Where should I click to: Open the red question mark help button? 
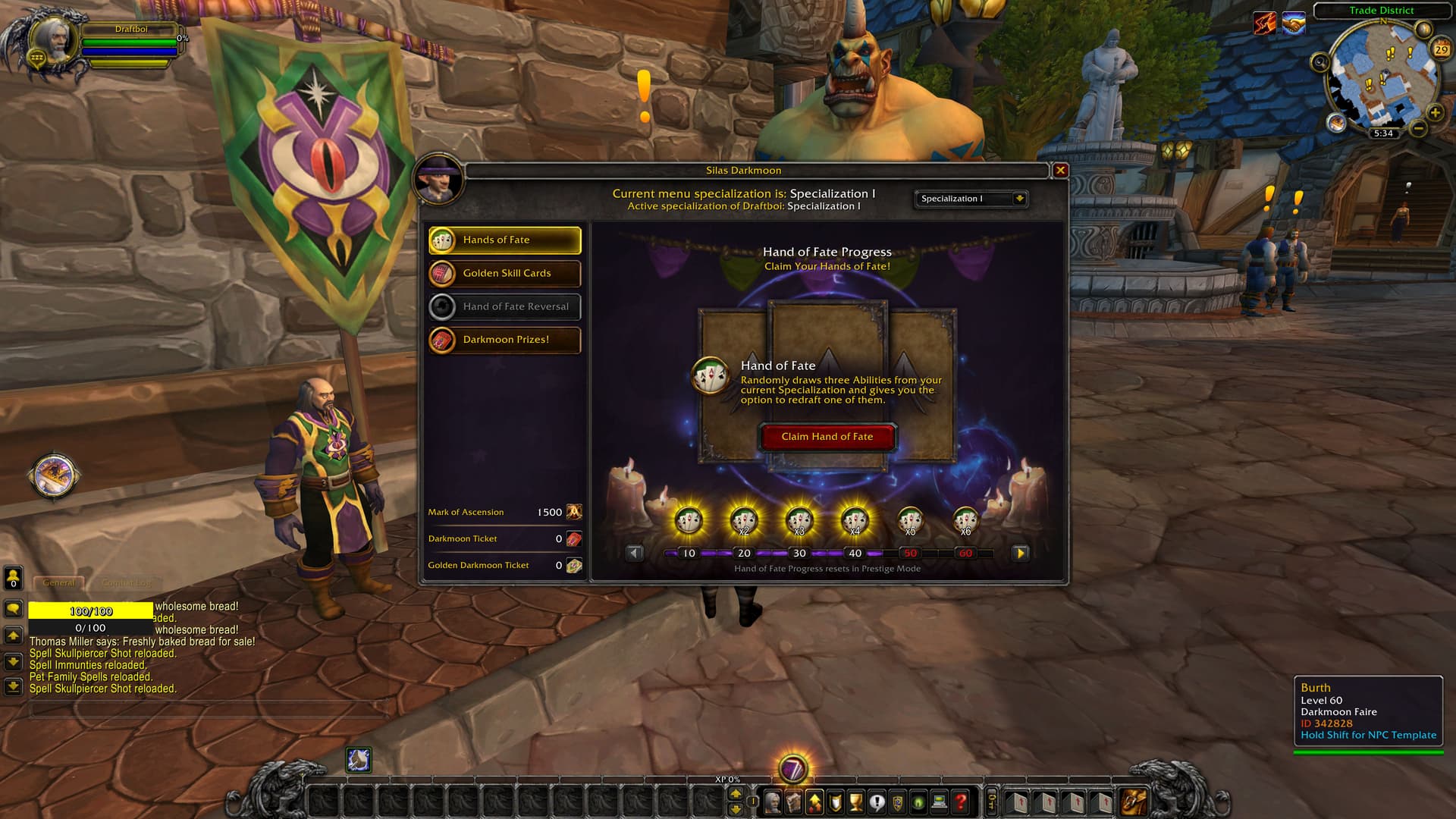pos(960,802)
